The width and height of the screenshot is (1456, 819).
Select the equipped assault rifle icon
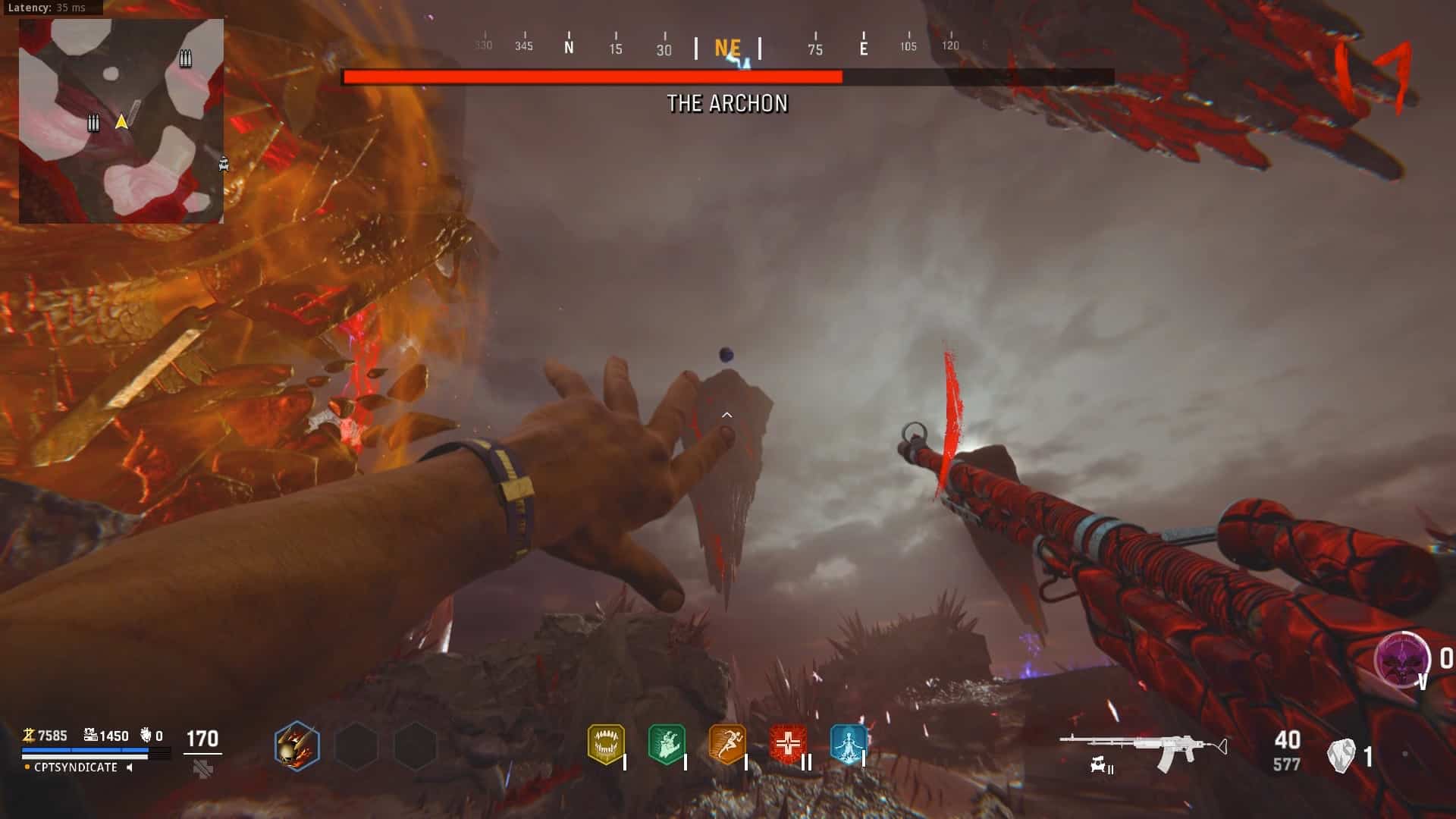[x=1142, y=747]
